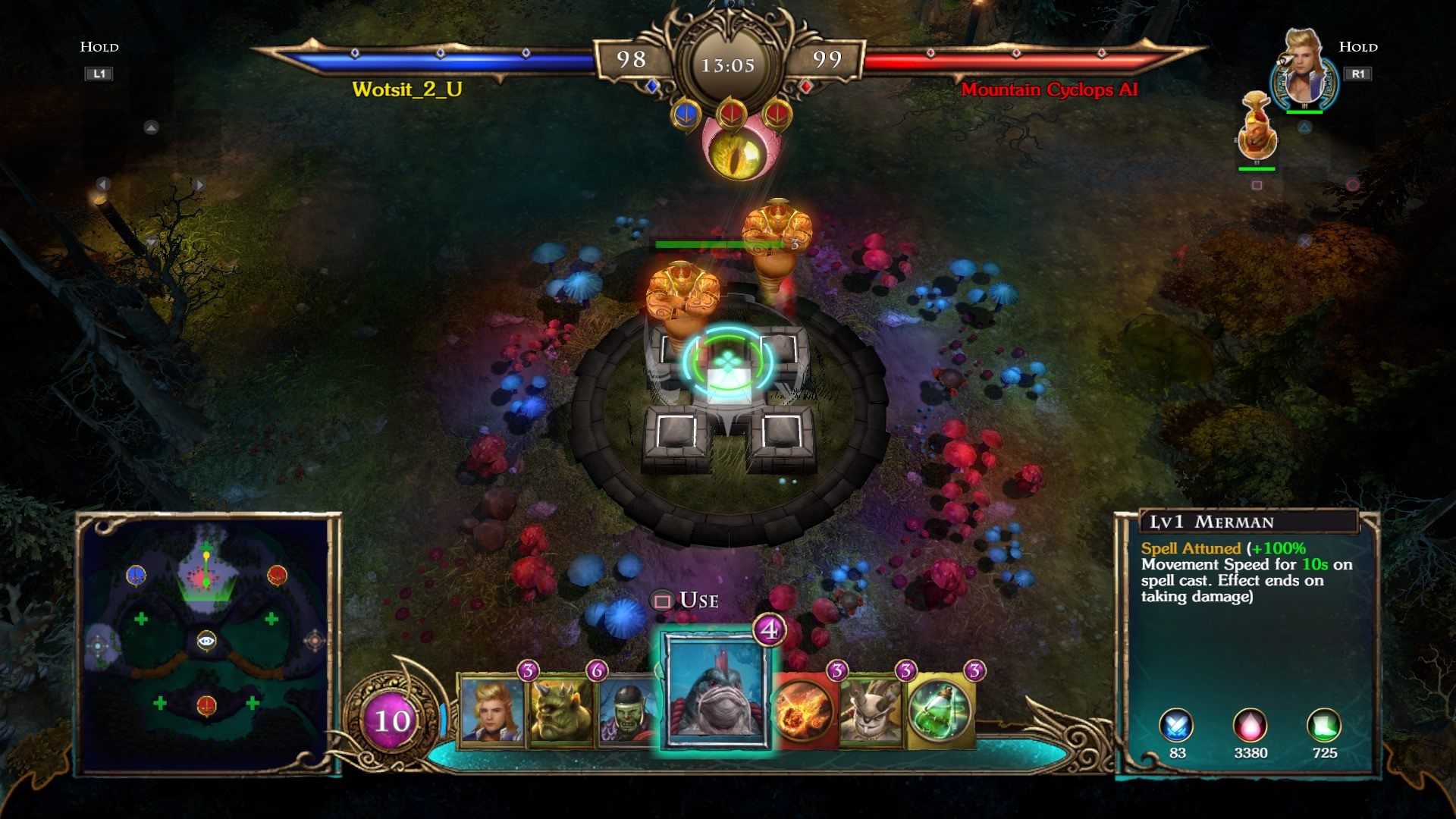The image size is (1456, 819).
Task: Click the blue capture point indicator
Action: point(686,115)
